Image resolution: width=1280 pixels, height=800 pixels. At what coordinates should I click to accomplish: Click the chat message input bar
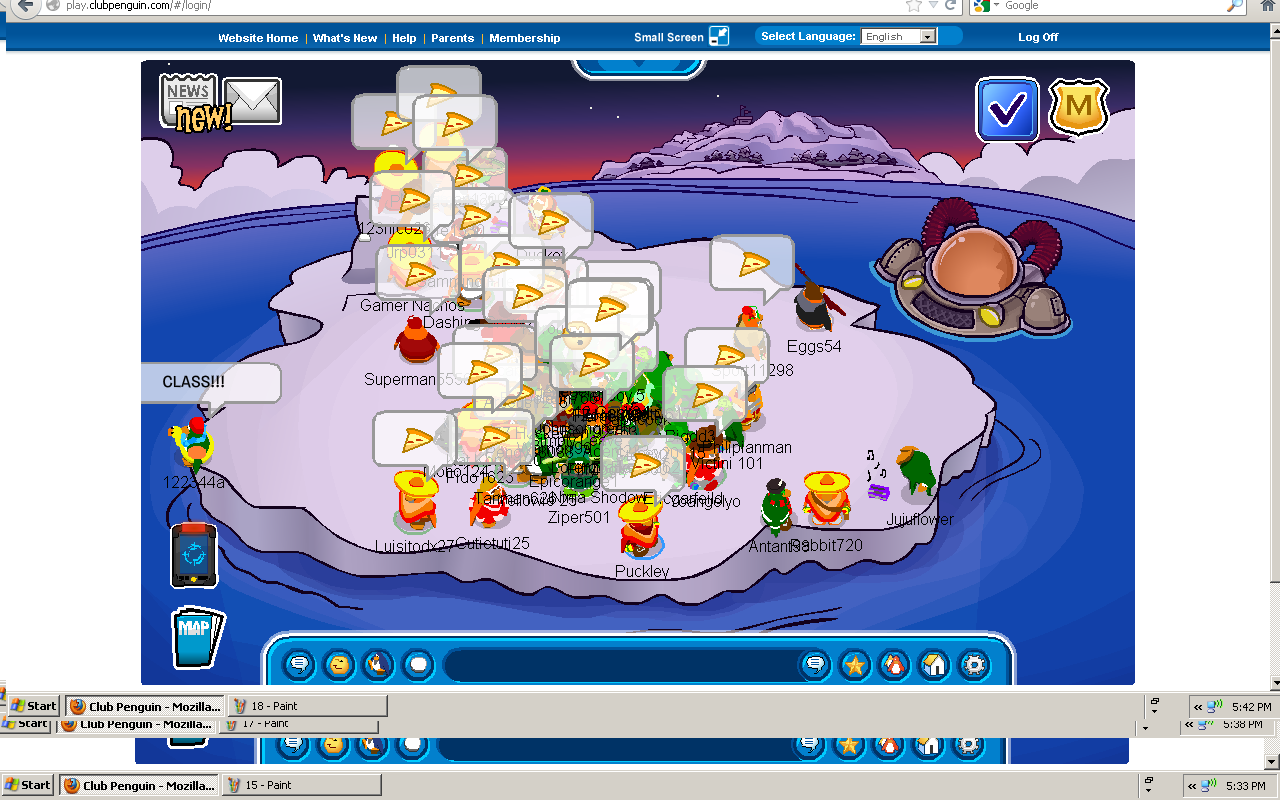click(620, 664)
